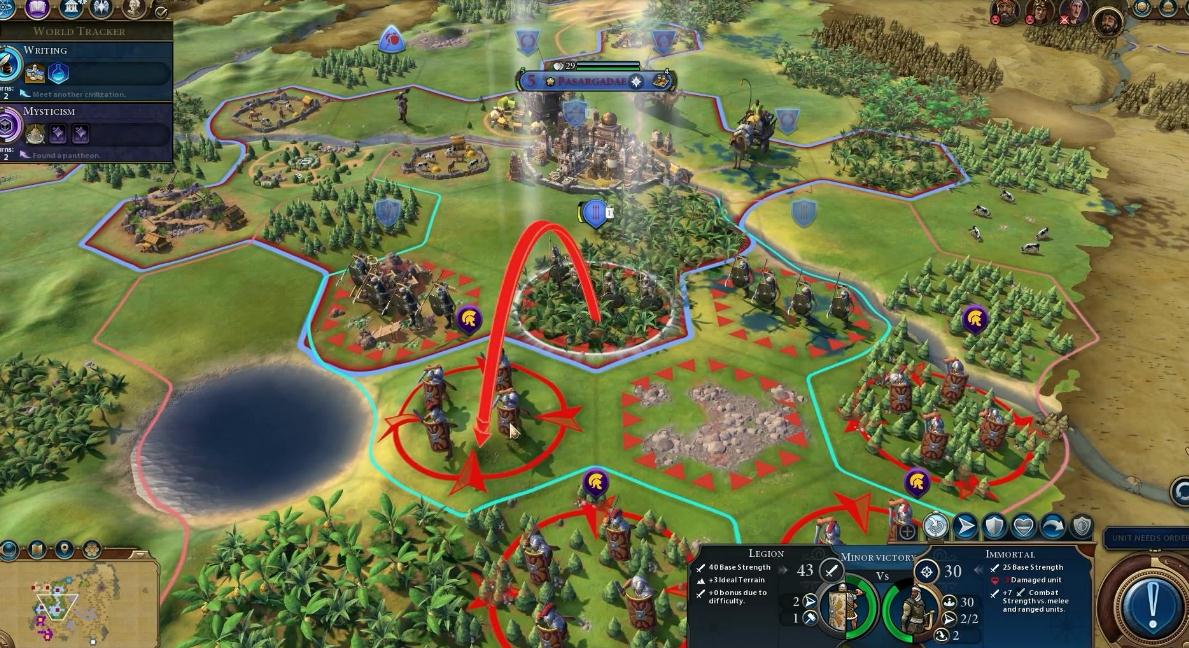Screen dimensions: 1189x648
Task: Activate the Fortify shield action
Action: click(994, 526)
